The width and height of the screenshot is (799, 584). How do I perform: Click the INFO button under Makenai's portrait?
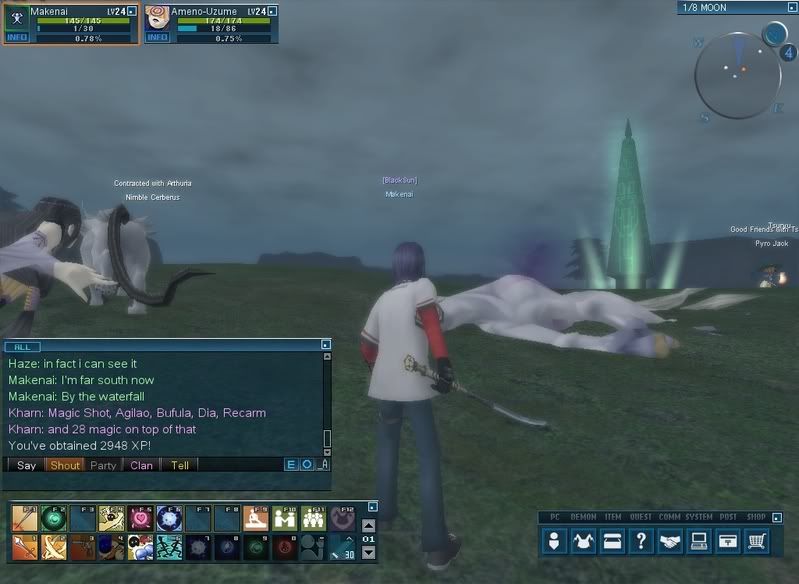point(17,38)
